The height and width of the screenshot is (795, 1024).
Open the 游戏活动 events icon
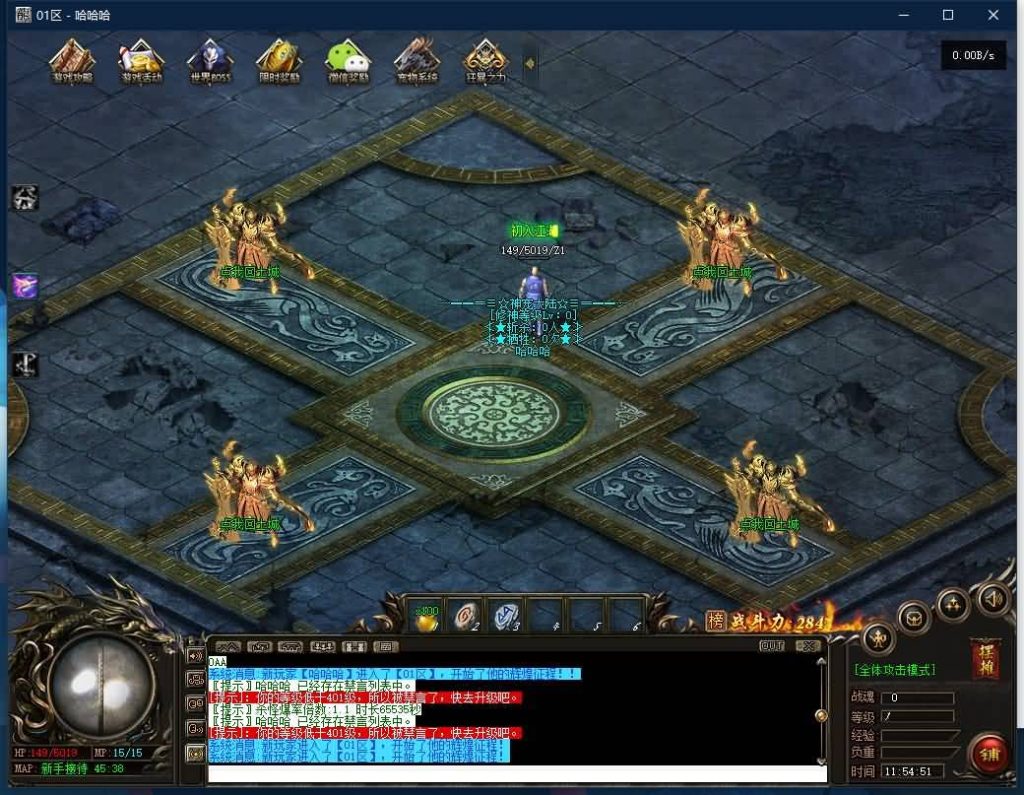[141, 62]
